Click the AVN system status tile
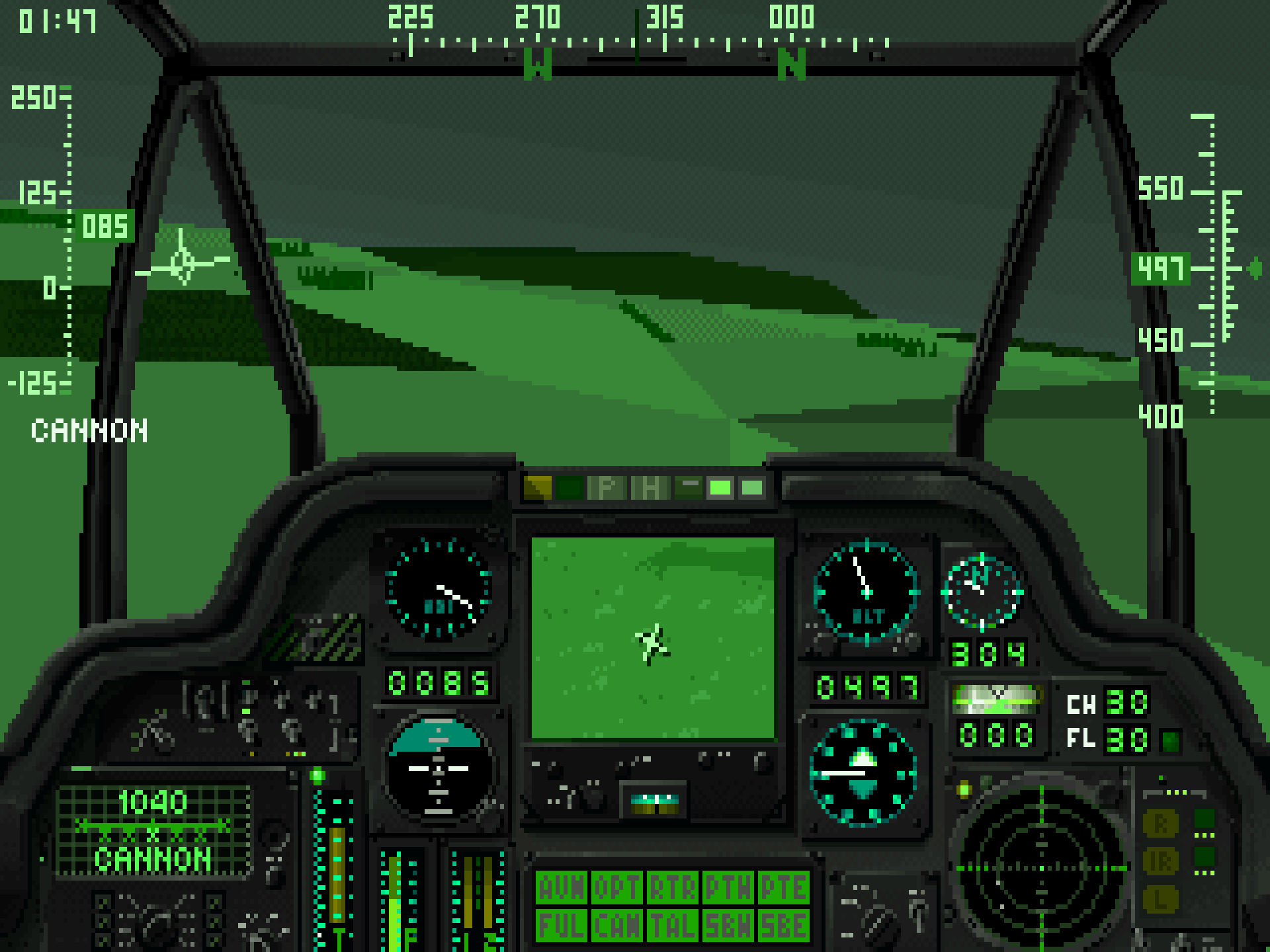The height and width of the screenshot is (952, 1270). click(x=562, y=889)
